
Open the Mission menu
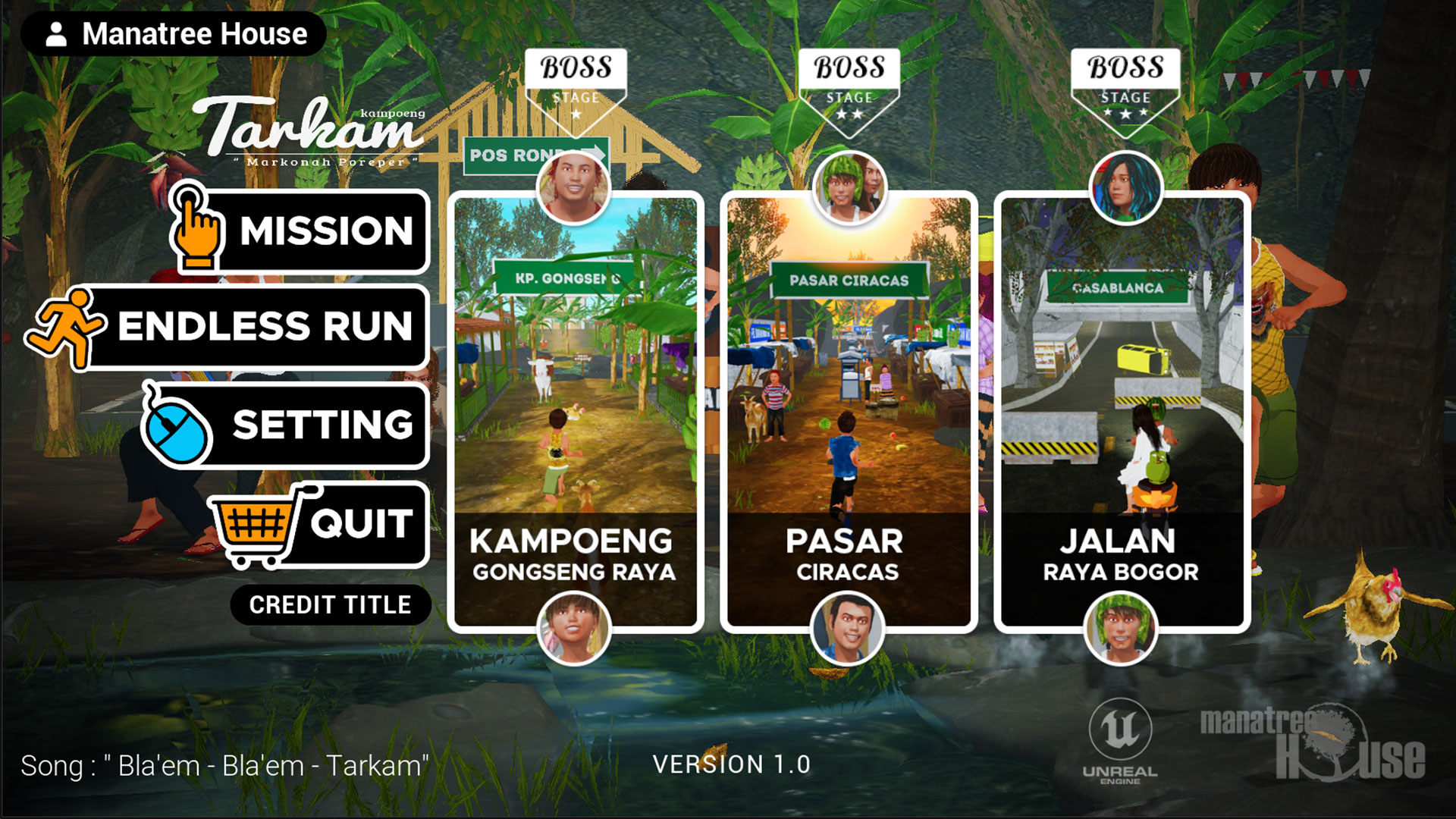[x=318, y=231]
